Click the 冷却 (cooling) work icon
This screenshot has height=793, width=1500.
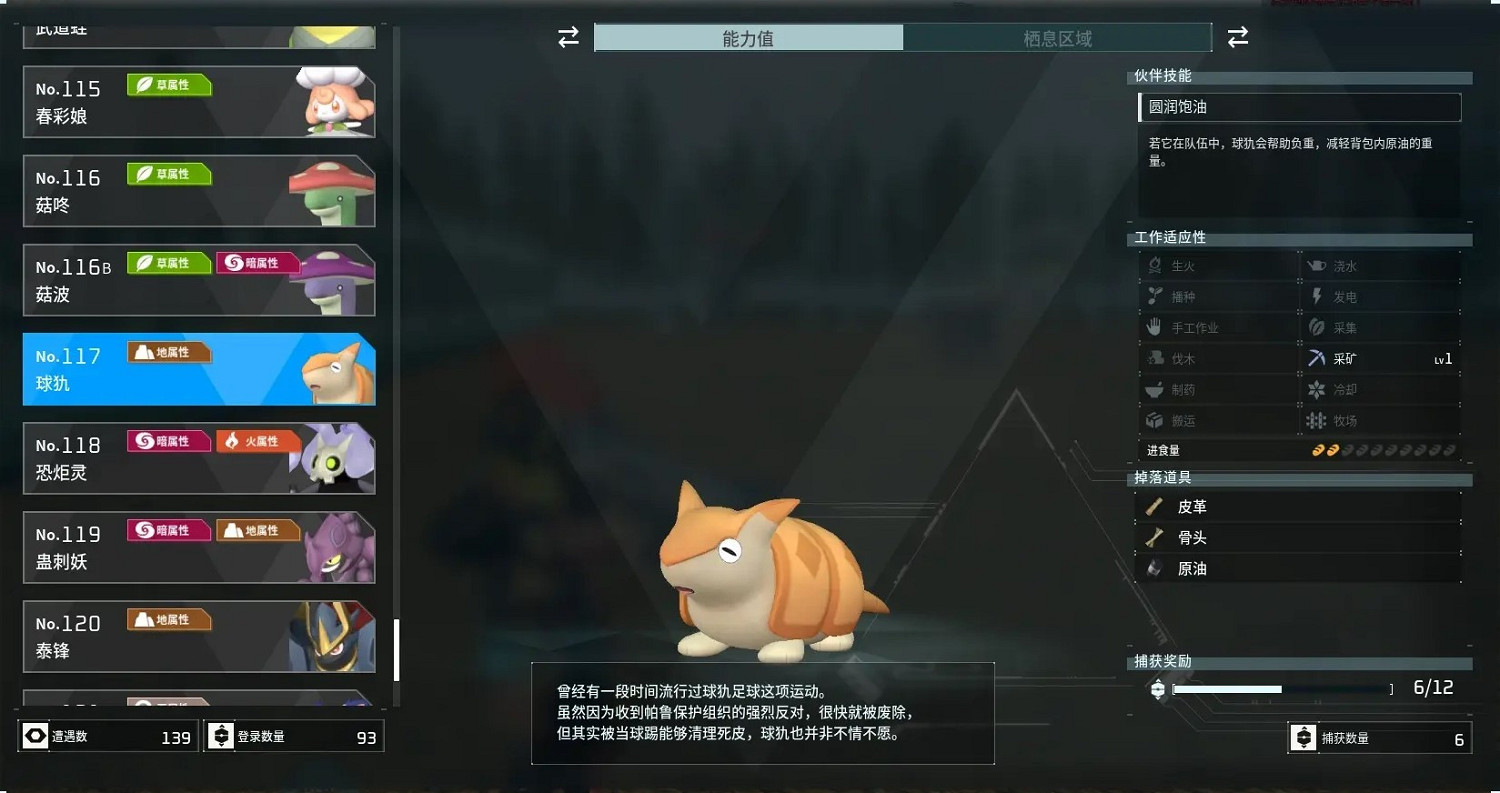pos(1316,389)
